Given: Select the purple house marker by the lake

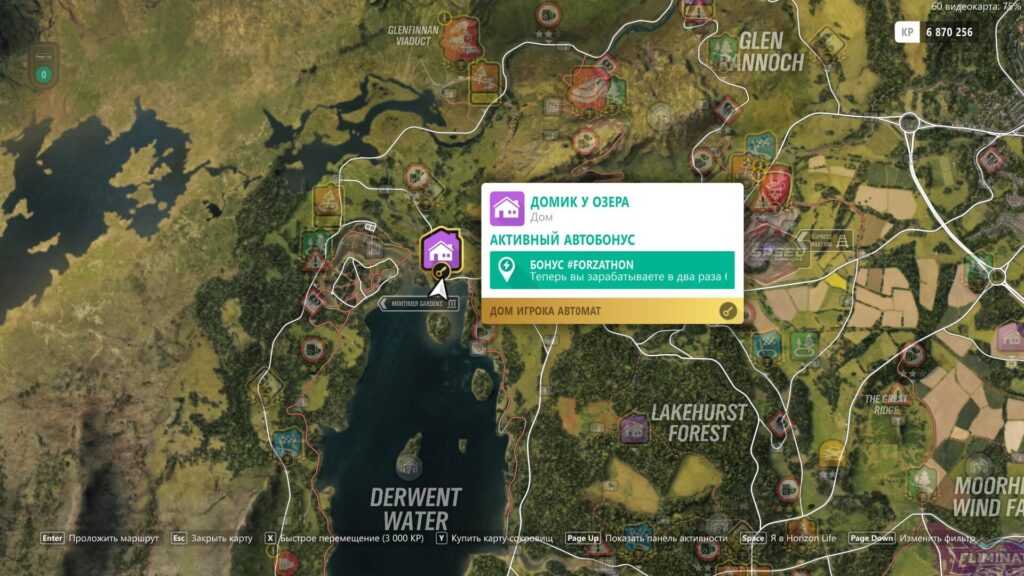Looking at the screenshot, I should coord(439,251).
